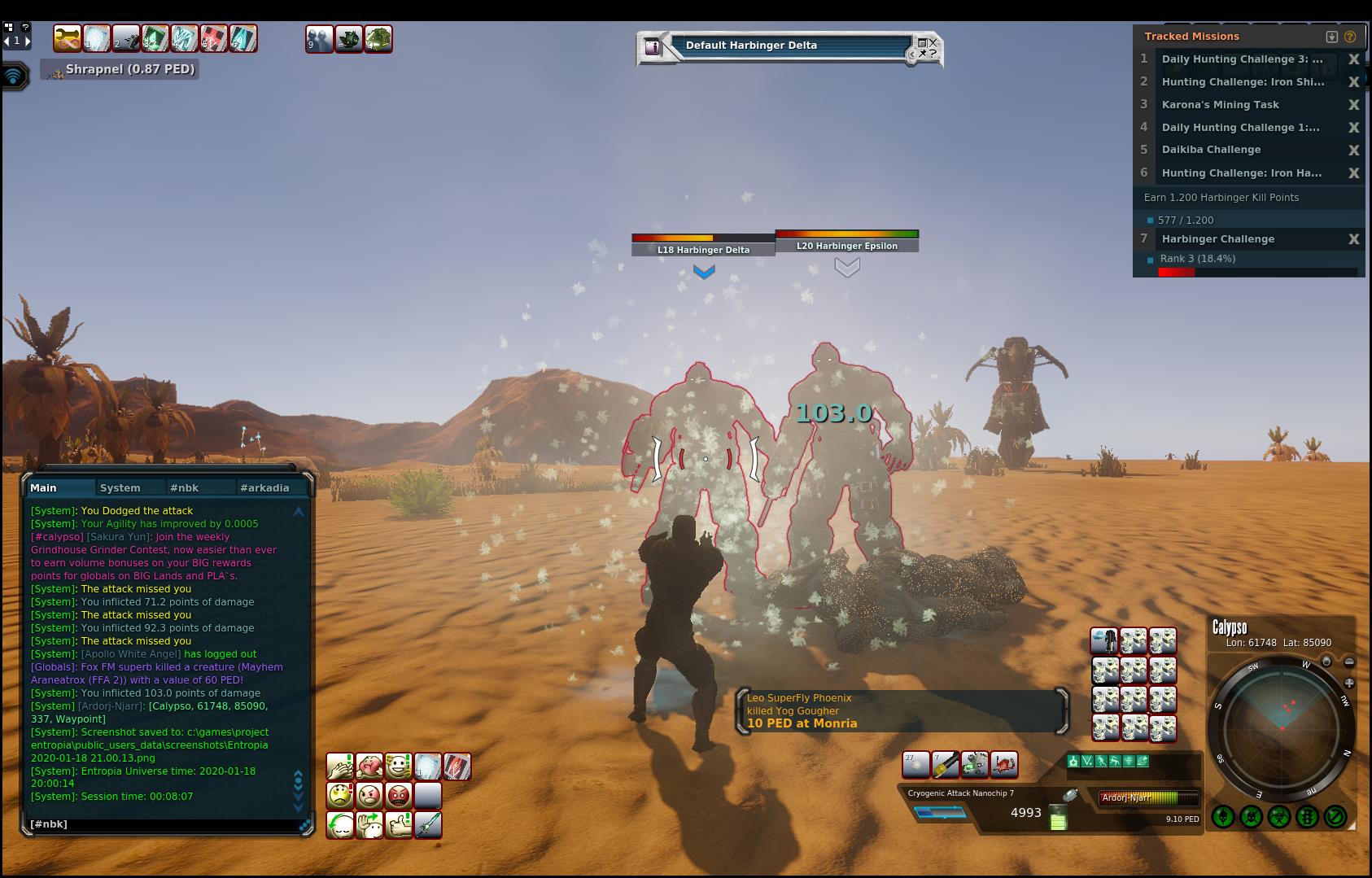Click the Shrapnel loot notification
The width and height of the screenshot is (1372, 878).
point(120,70)
